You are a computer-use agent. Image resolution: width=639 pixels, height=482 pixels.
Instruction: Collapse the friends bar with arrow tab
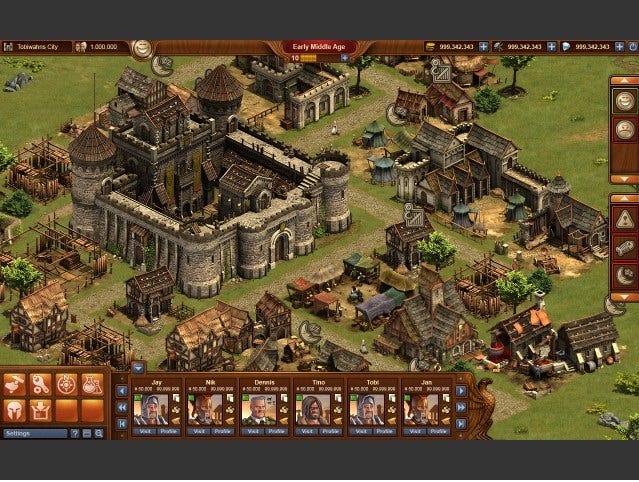(x=138, y=367)
